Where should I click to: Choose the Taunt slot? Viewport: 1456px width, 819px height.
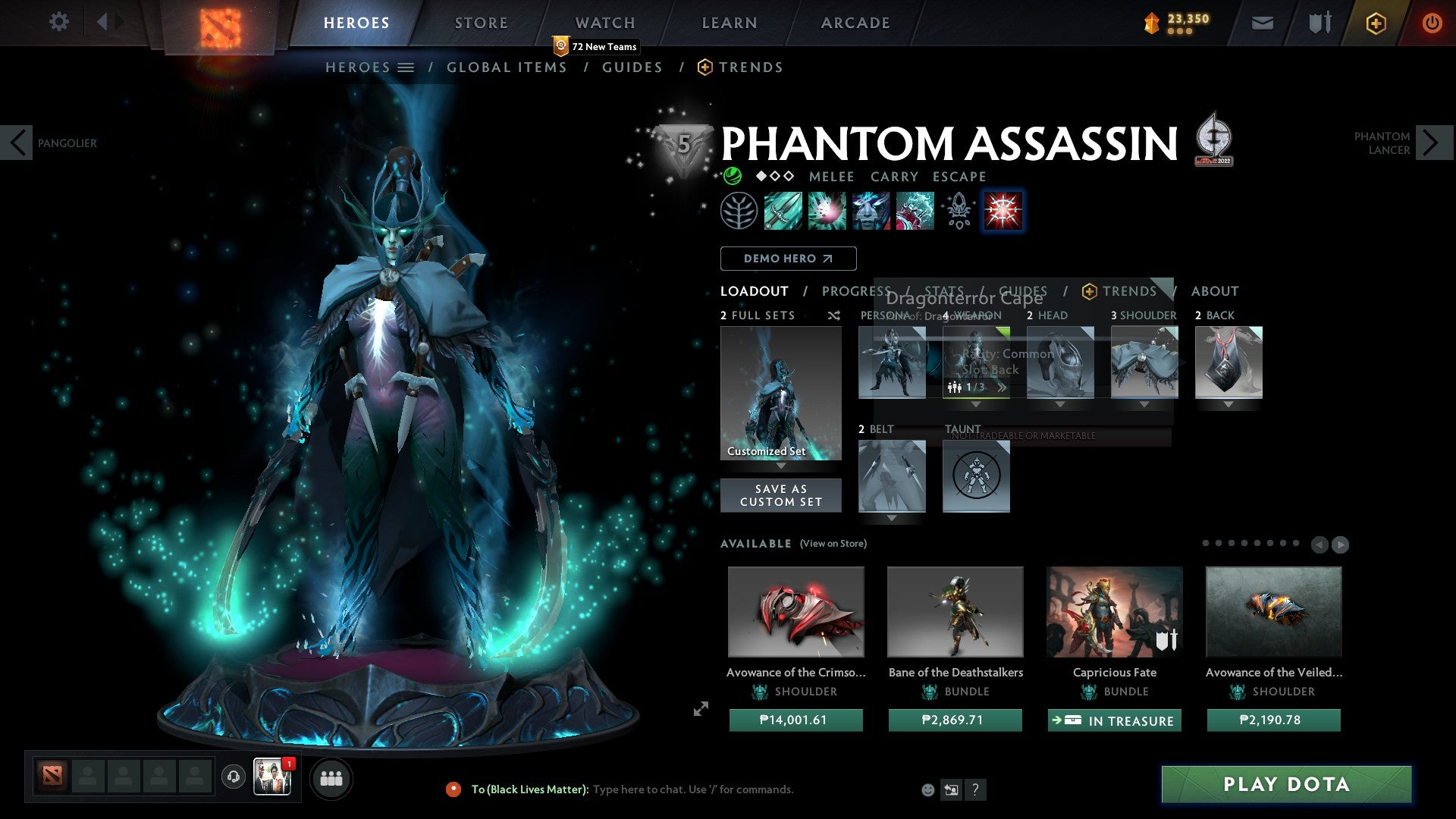[976, 476]
